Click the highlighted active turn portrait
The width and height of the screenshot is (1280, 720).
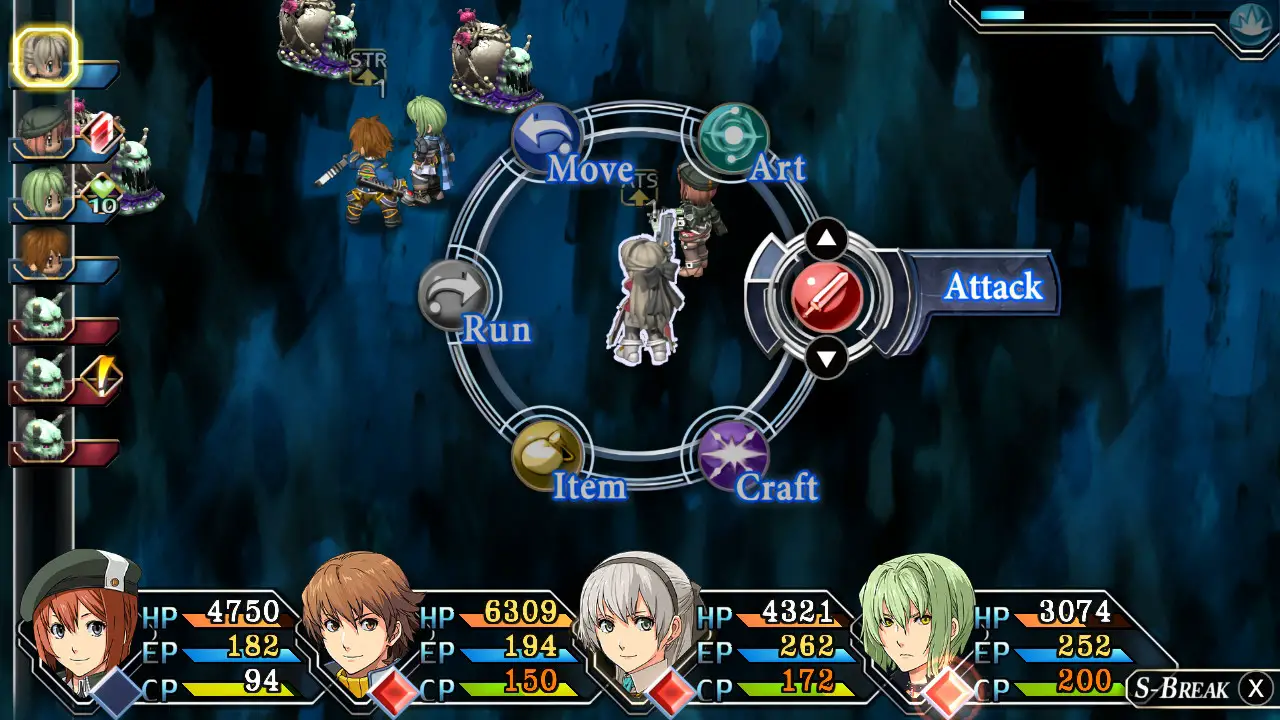coord(45,57)
